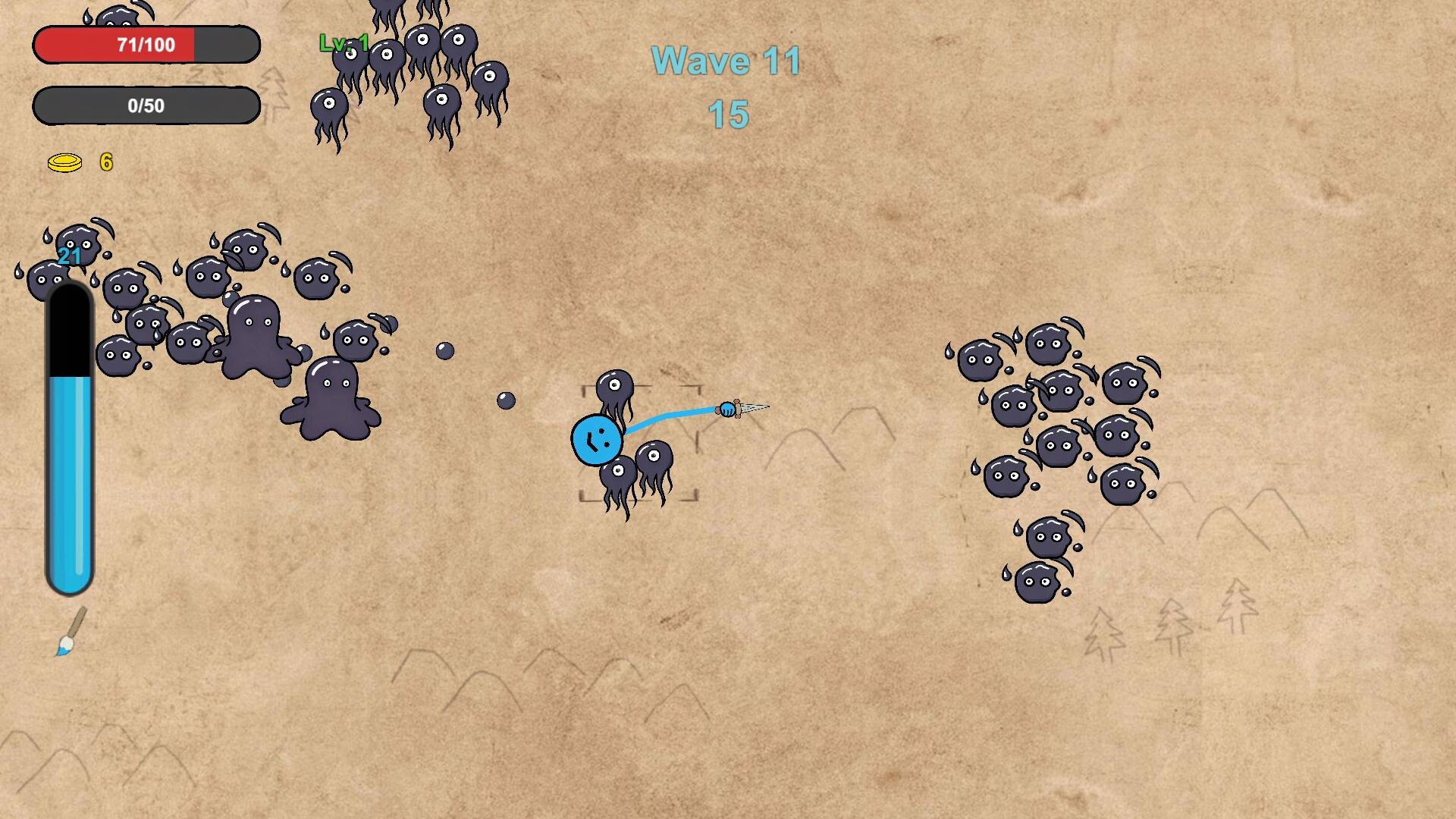This screenshot has width=1456, height=819.
Task: Click the lowest blob in the right group
Action: 1037,580
